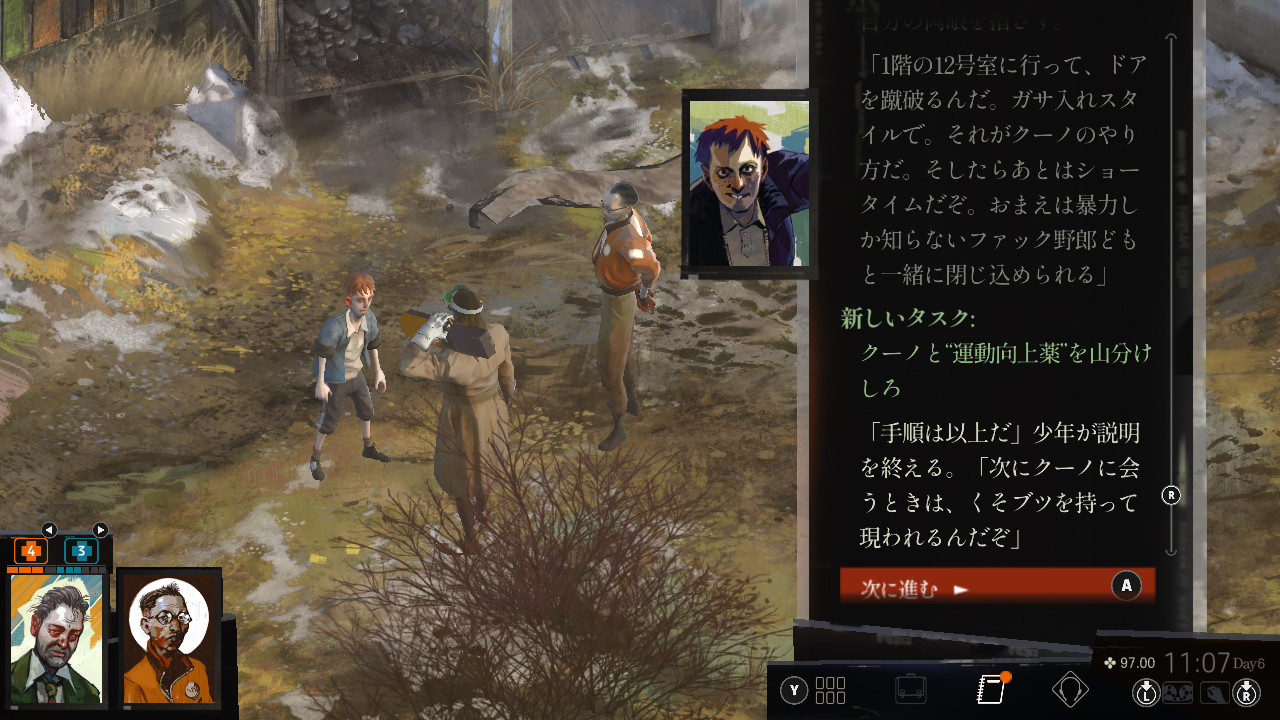Viewport: 1280px width, 720px height.
Task: Continue the dialogue with 次に進む
Action: coord(996,587)
